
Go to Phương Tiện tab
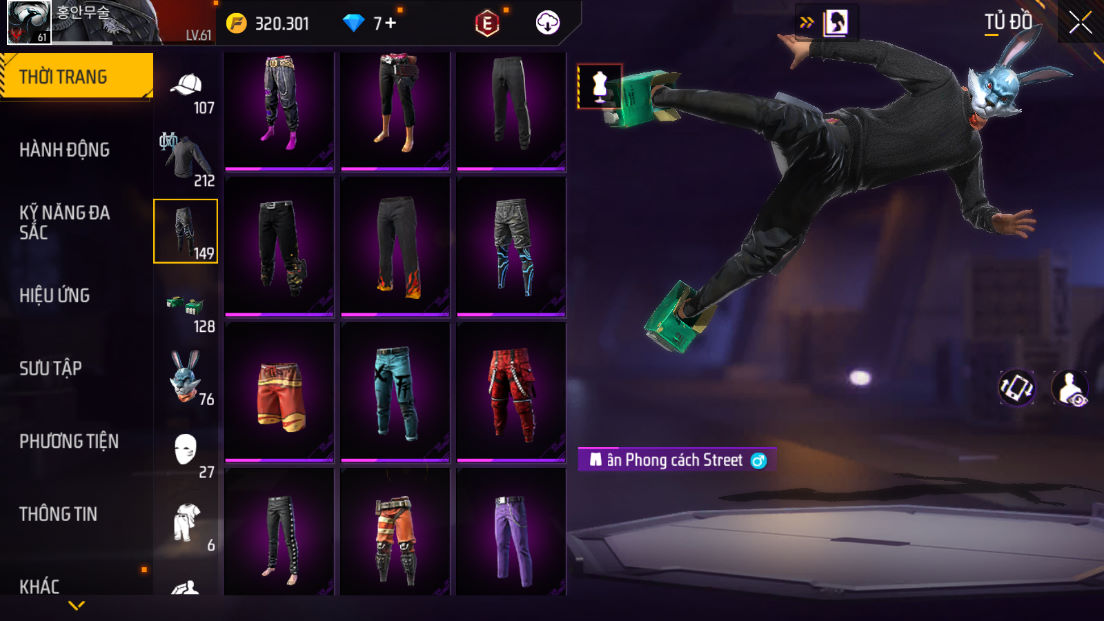pyautogui.click(x=69, y=441)
